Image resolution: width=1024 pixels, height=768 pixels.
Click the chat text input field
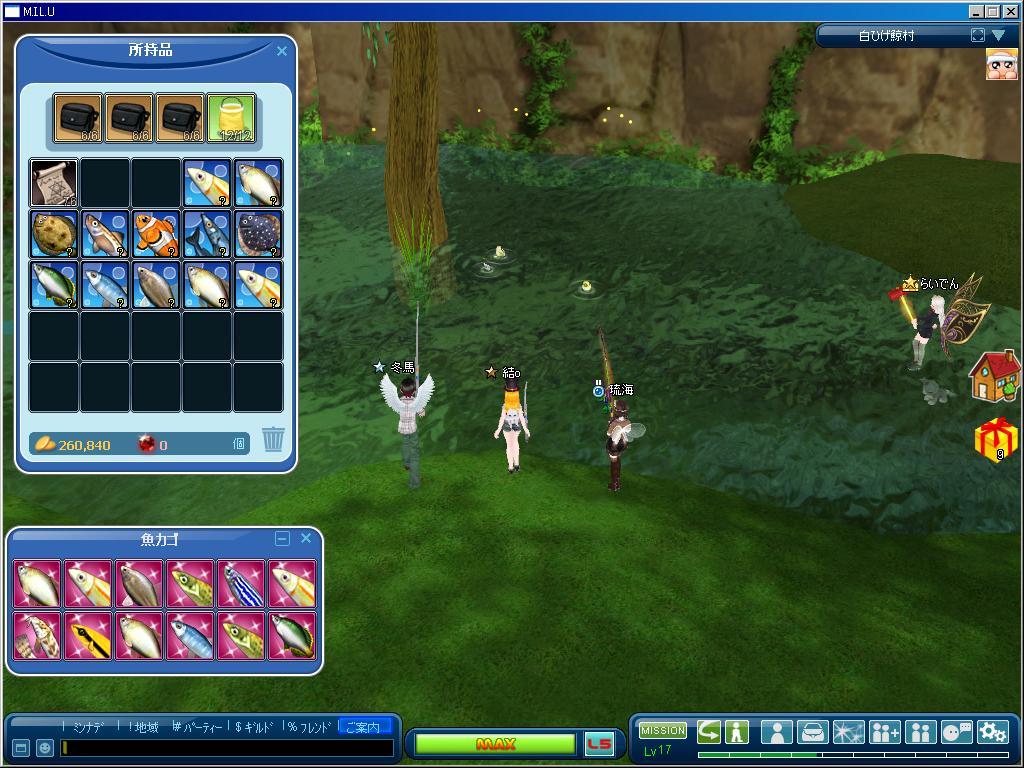coord(227,747)
